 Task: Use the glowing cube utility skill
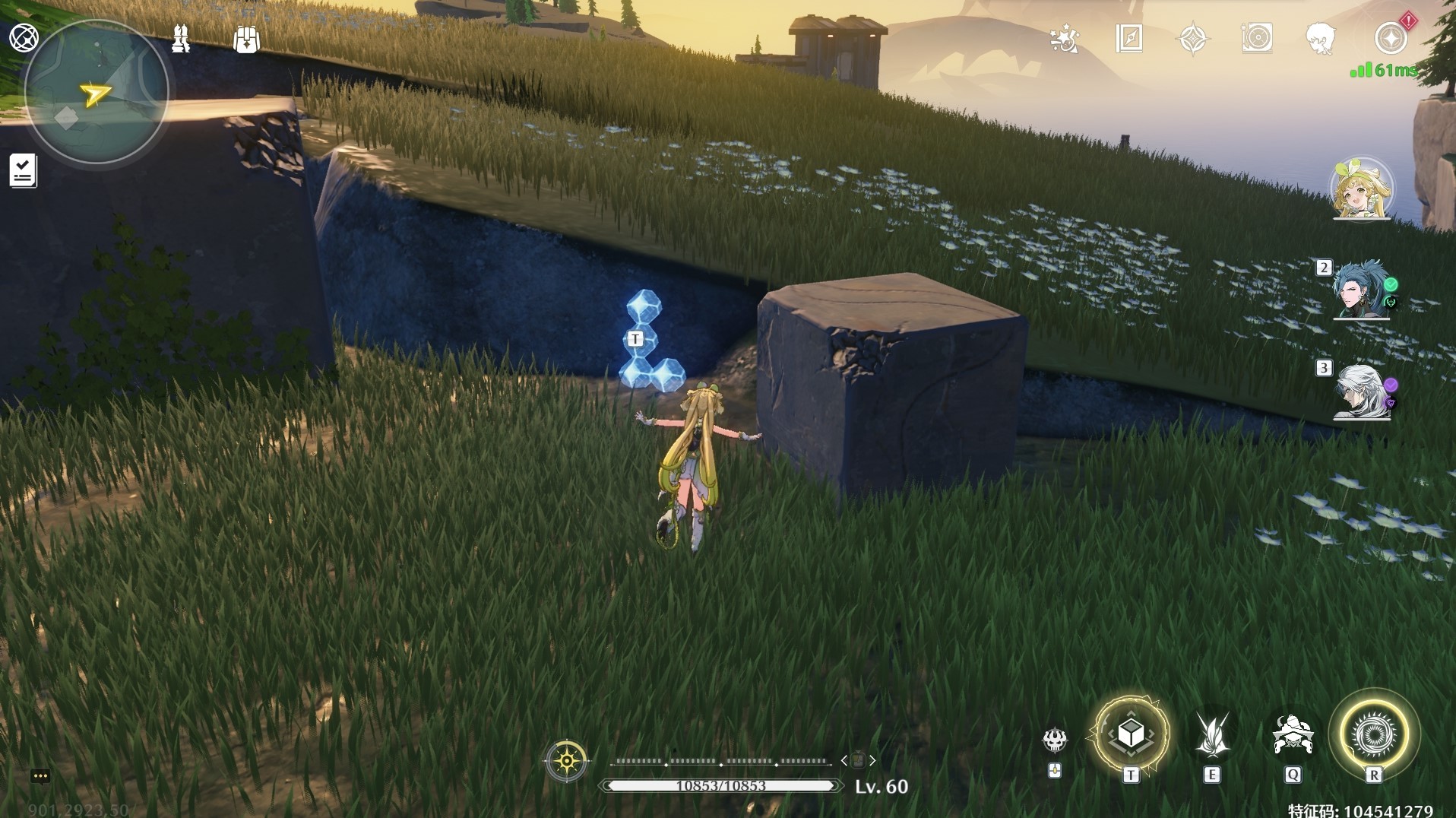point(1132,734)
